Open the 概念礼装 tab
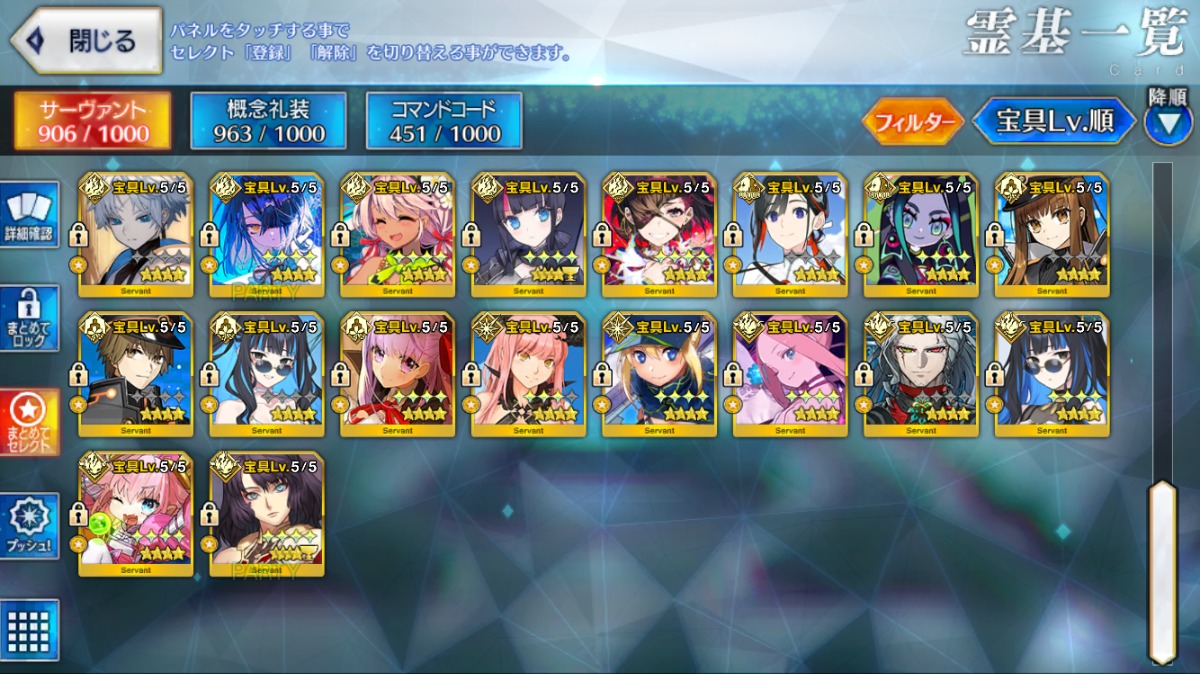The image size is (1200, 674). coord(268,121)
